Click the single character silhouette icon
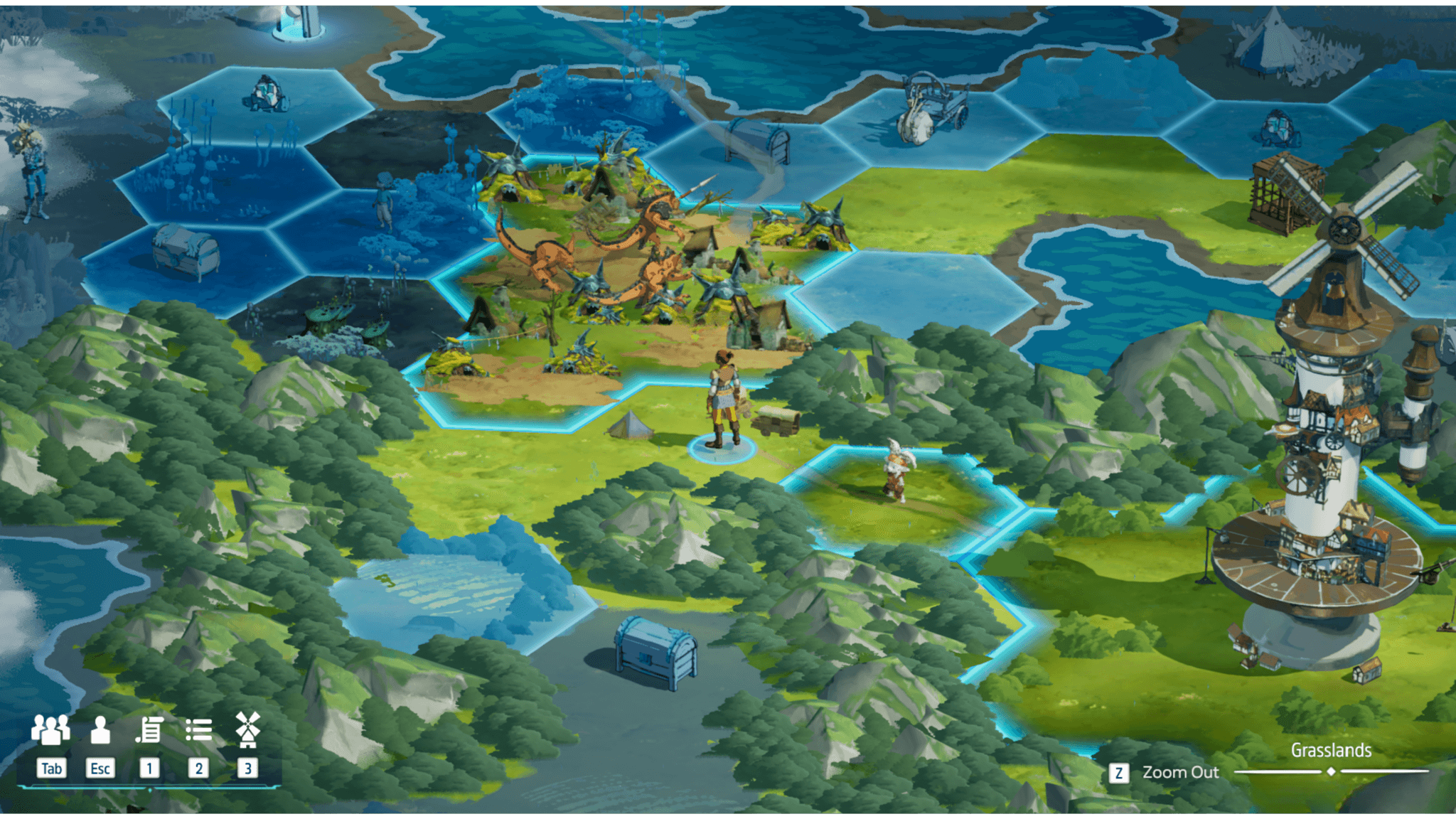1456x819 pixels. [x=100, y=730]
